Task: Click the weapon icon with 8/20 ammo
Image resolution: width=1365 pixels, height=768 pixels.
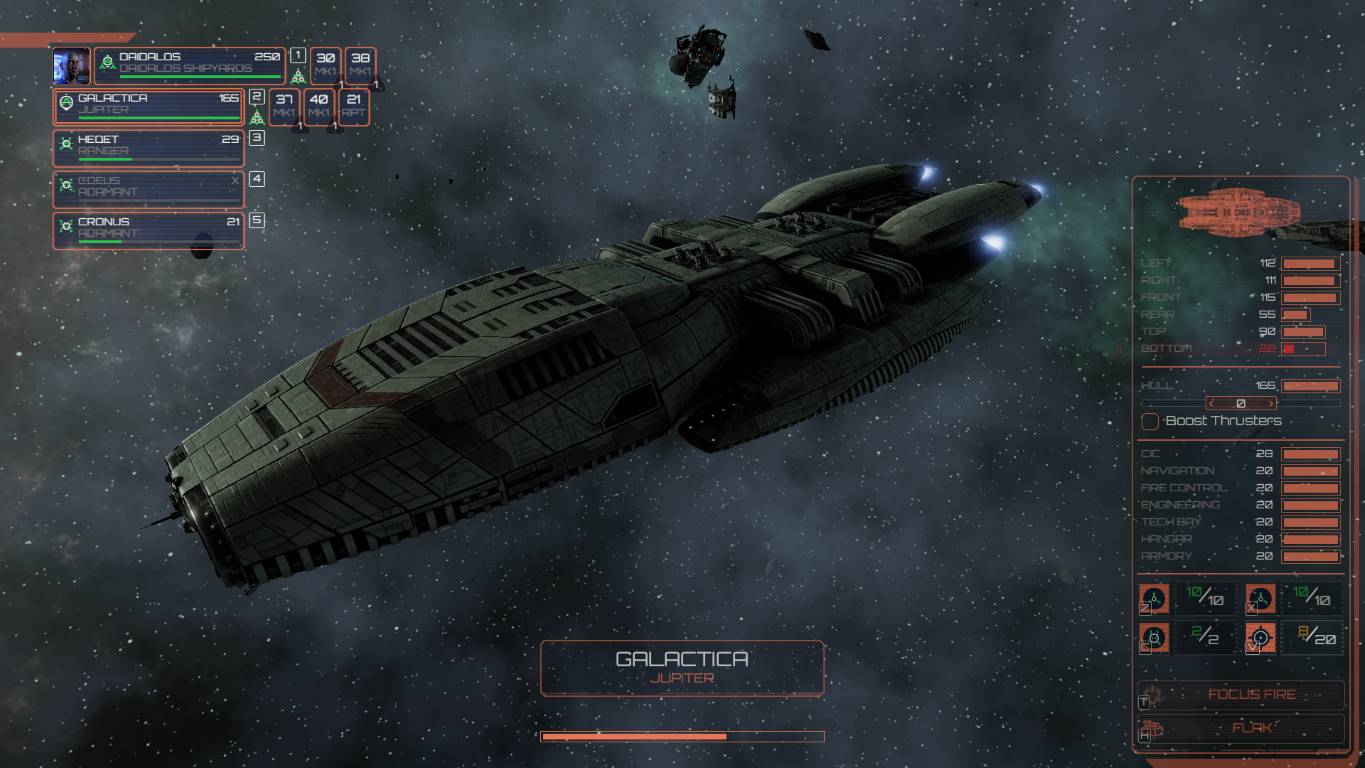Action: pos(1260,636)
